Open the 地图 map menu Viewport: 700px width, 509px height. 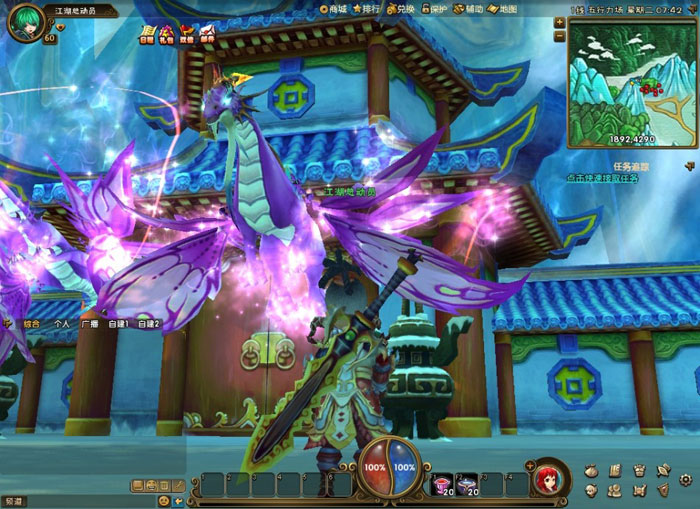[504, 9]
